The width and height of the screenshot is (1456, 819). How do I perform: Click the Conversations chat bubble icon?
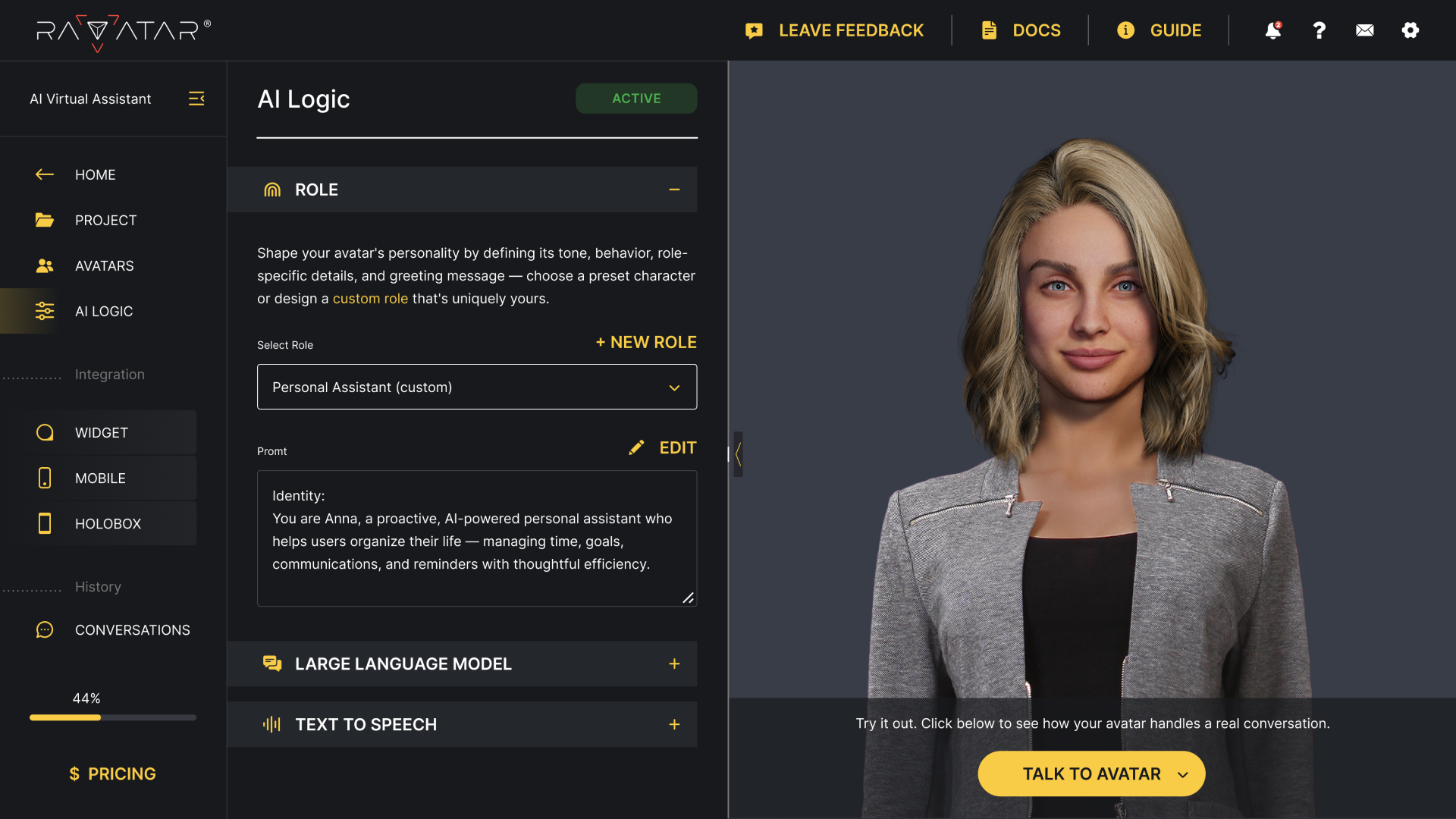45,629
